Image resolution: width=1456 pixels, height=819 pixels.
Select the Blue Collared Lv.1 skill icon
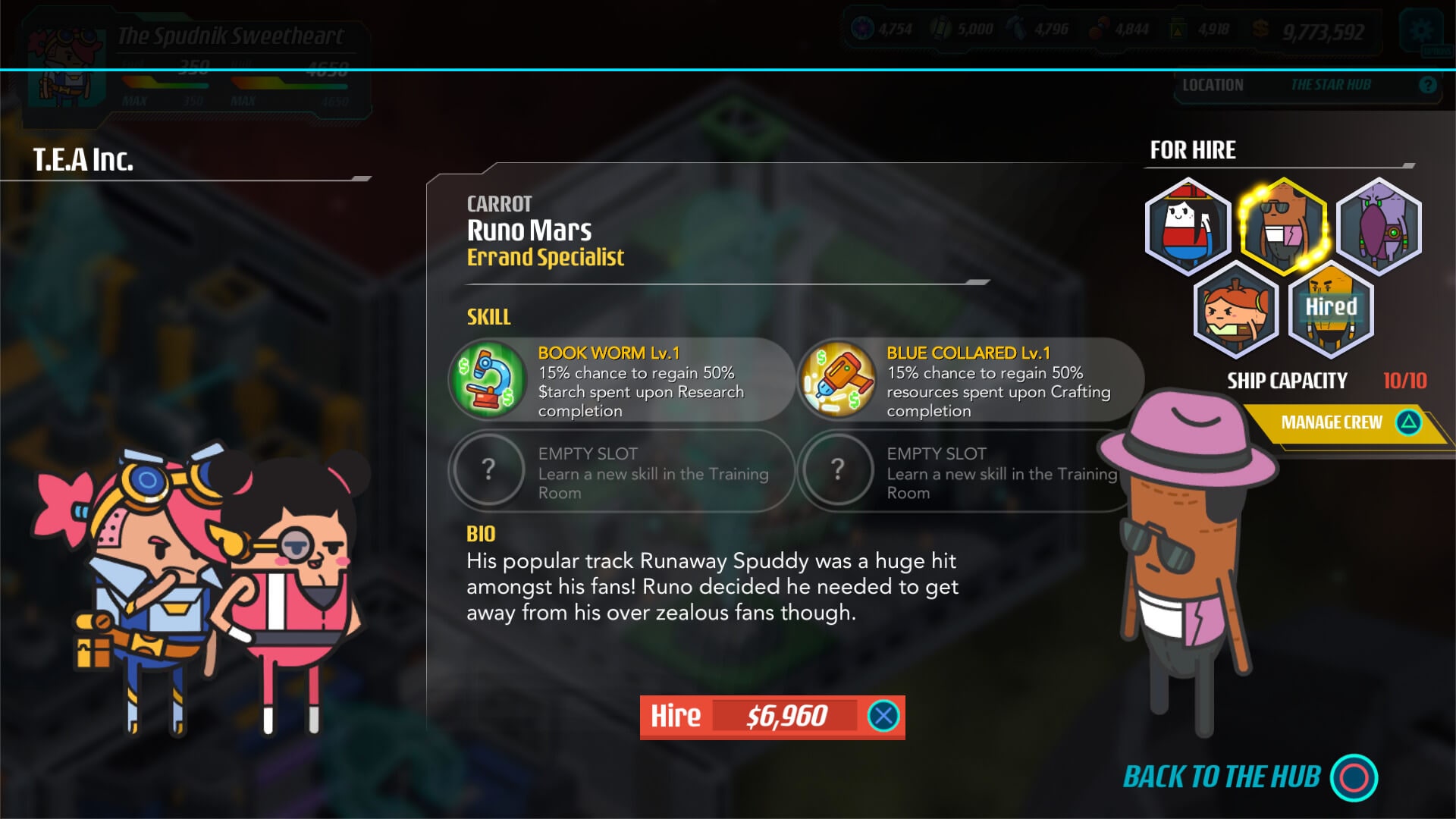pos(837,379)
